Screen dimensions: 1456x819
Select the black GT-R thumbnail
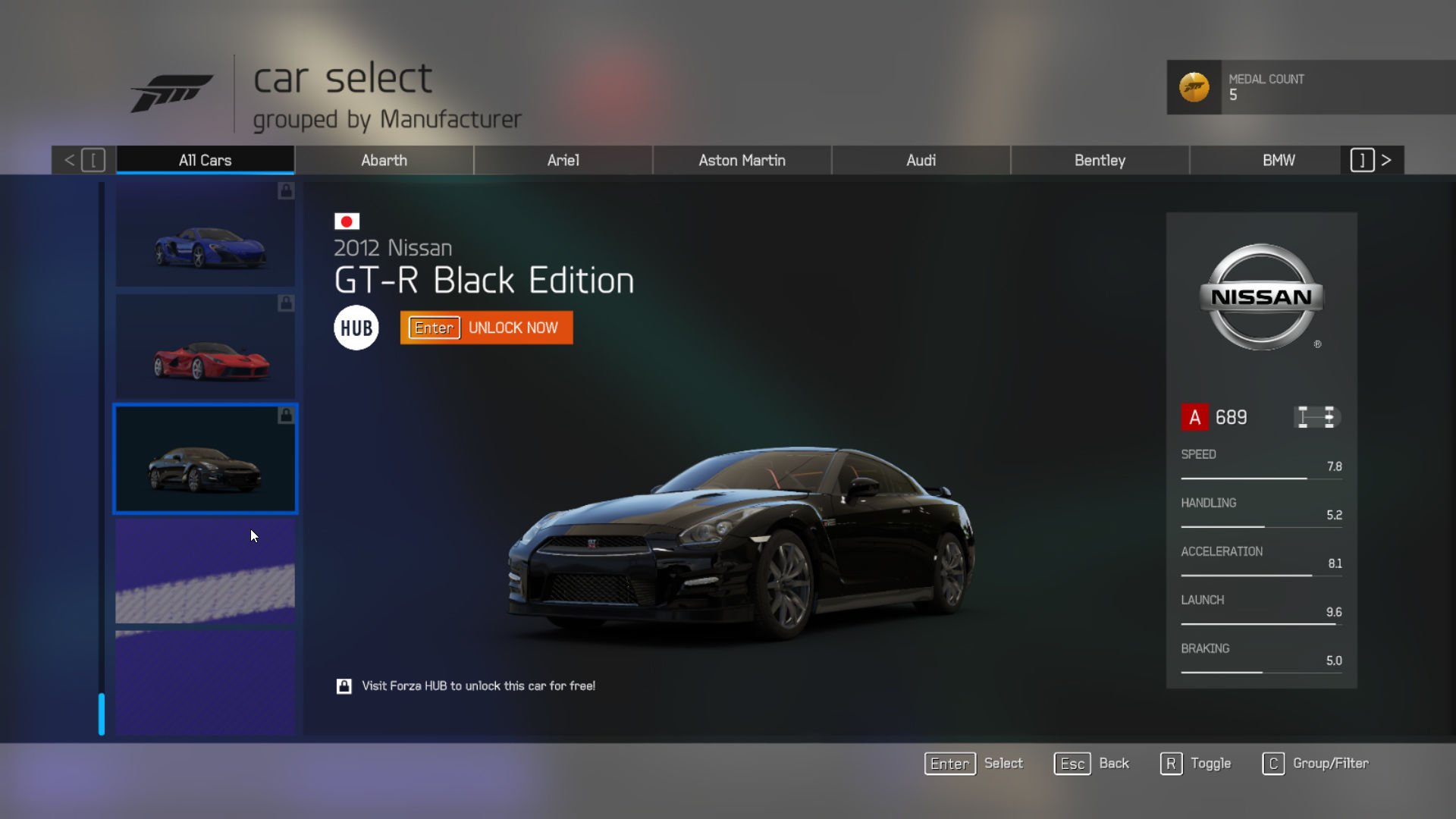click(x=205, y=458)
